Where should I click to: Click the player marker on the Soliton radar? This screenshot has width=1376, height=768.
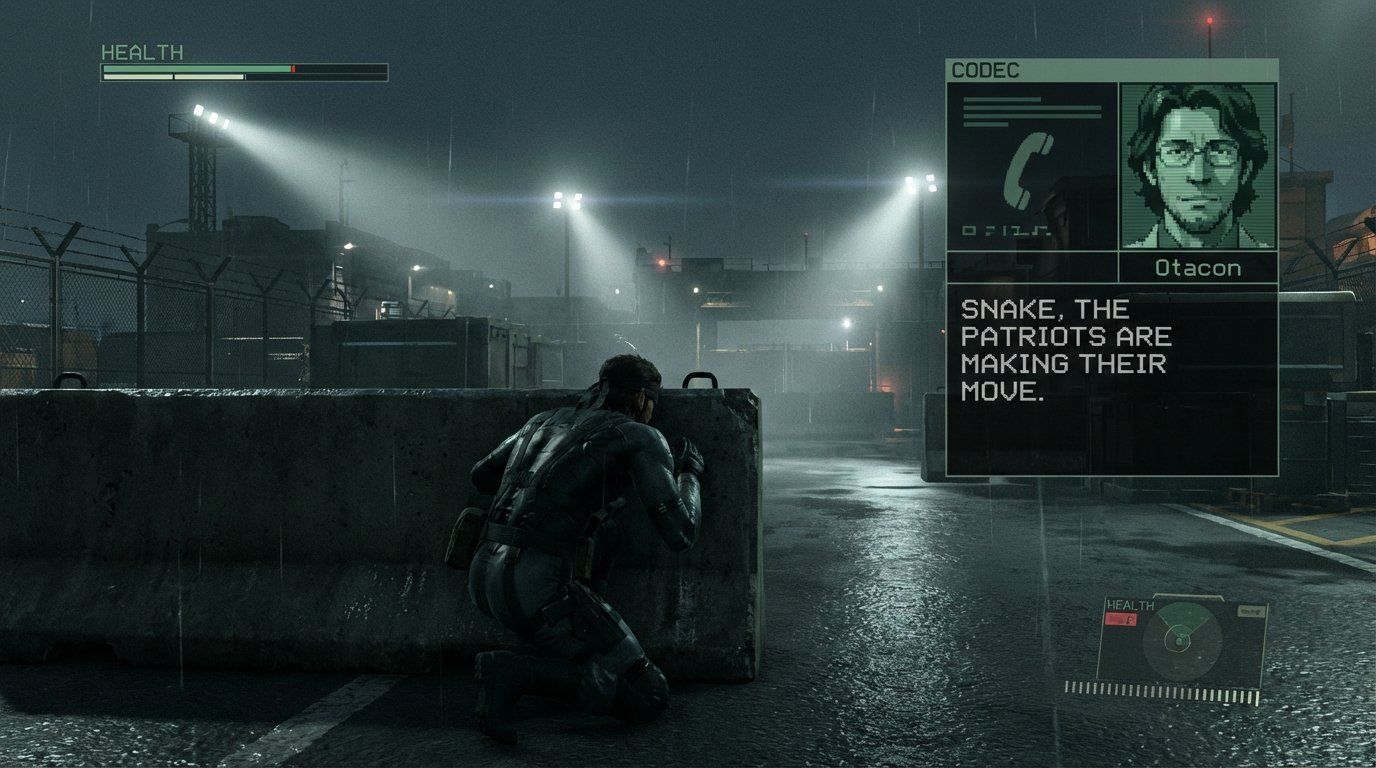1179,642
